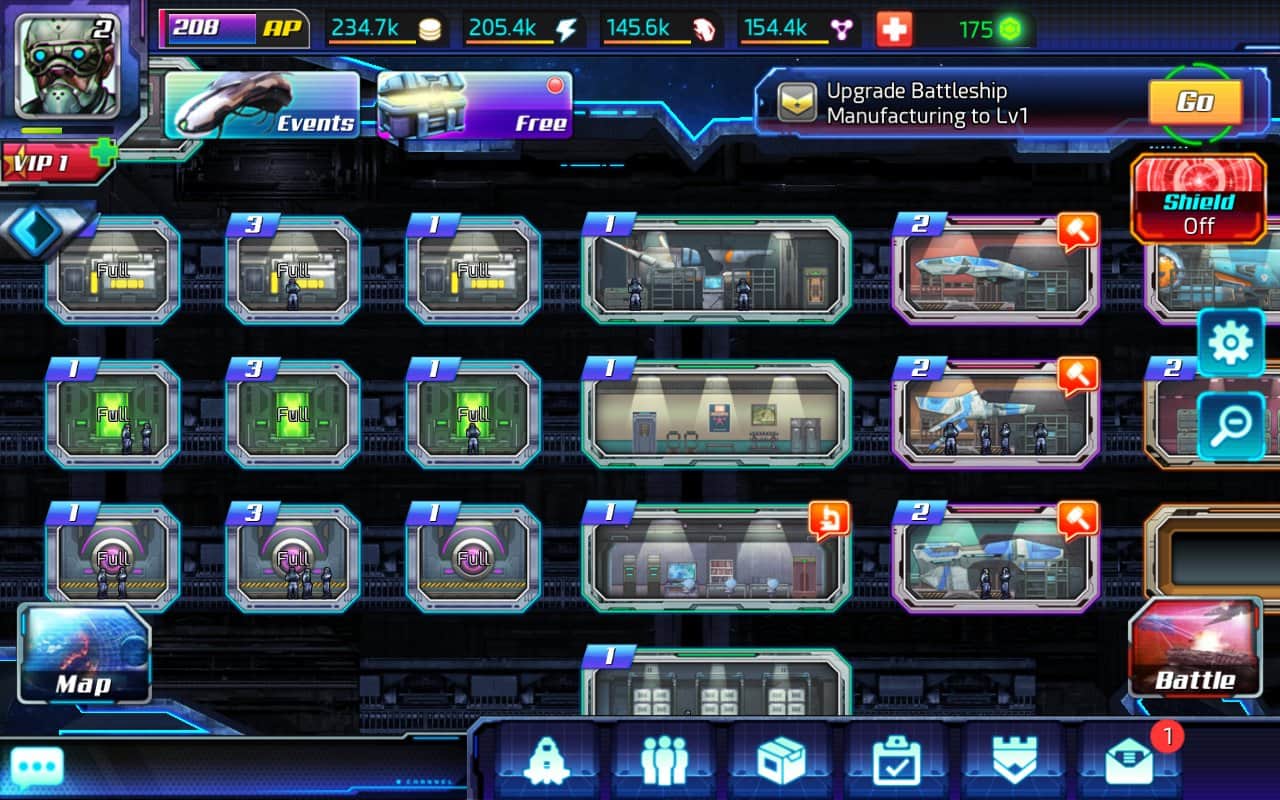Hit the yellow Go quest button
Viewport: 1280px width, 800px height.
(x=1195, y=101)
